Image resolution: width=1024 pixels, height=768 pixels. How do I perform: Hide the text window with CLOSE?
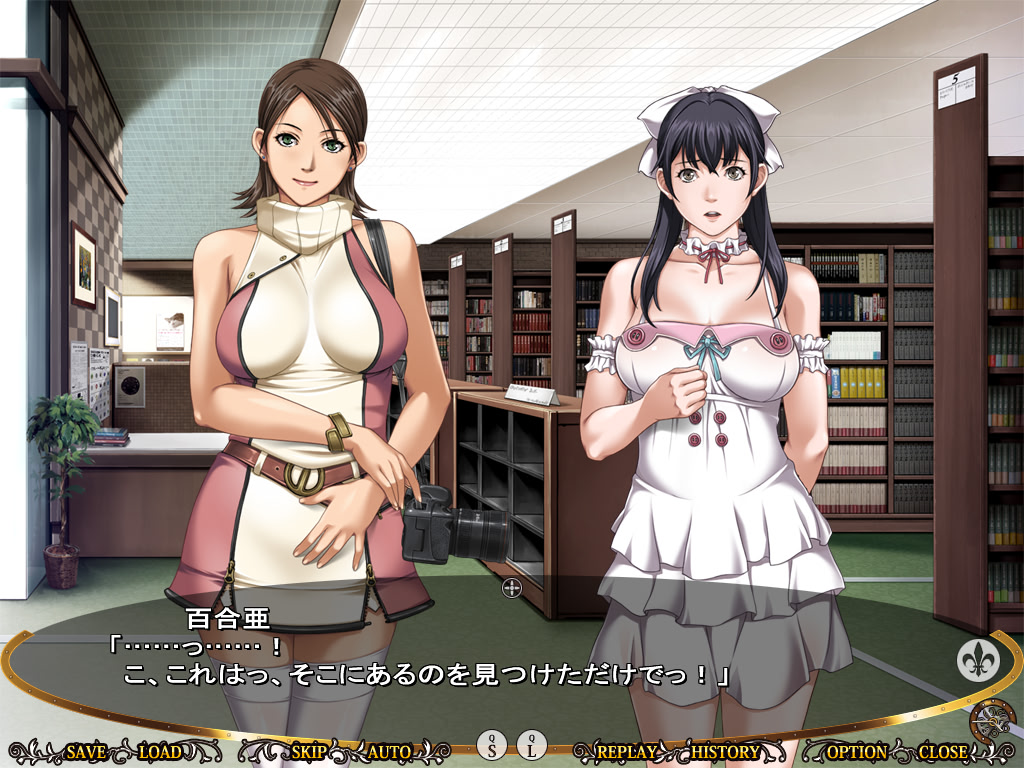[942, 751]
